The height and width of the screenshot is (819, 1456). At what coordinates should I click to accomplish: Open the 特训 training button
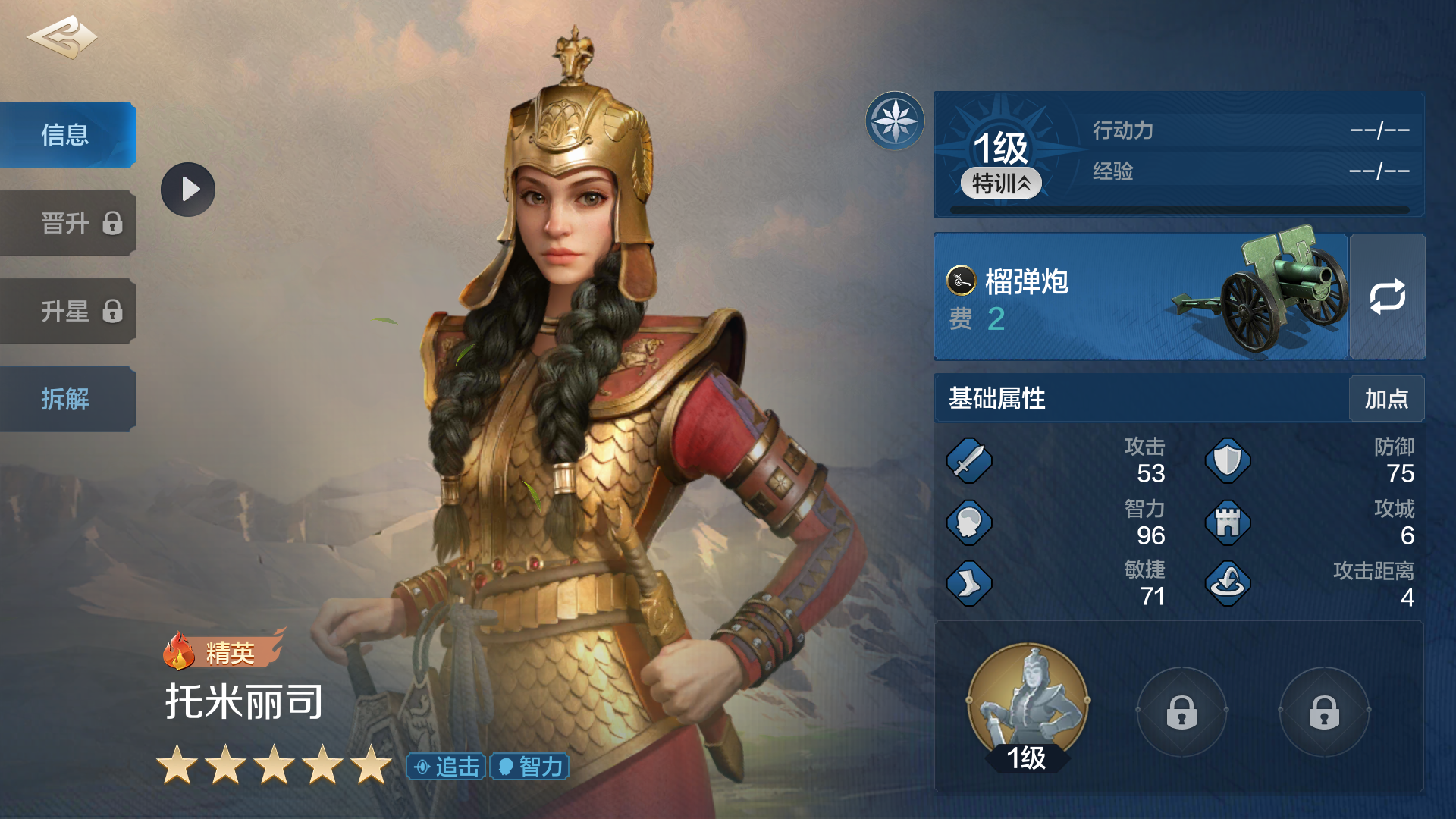pyautogui.click(x=1001, y=184)
